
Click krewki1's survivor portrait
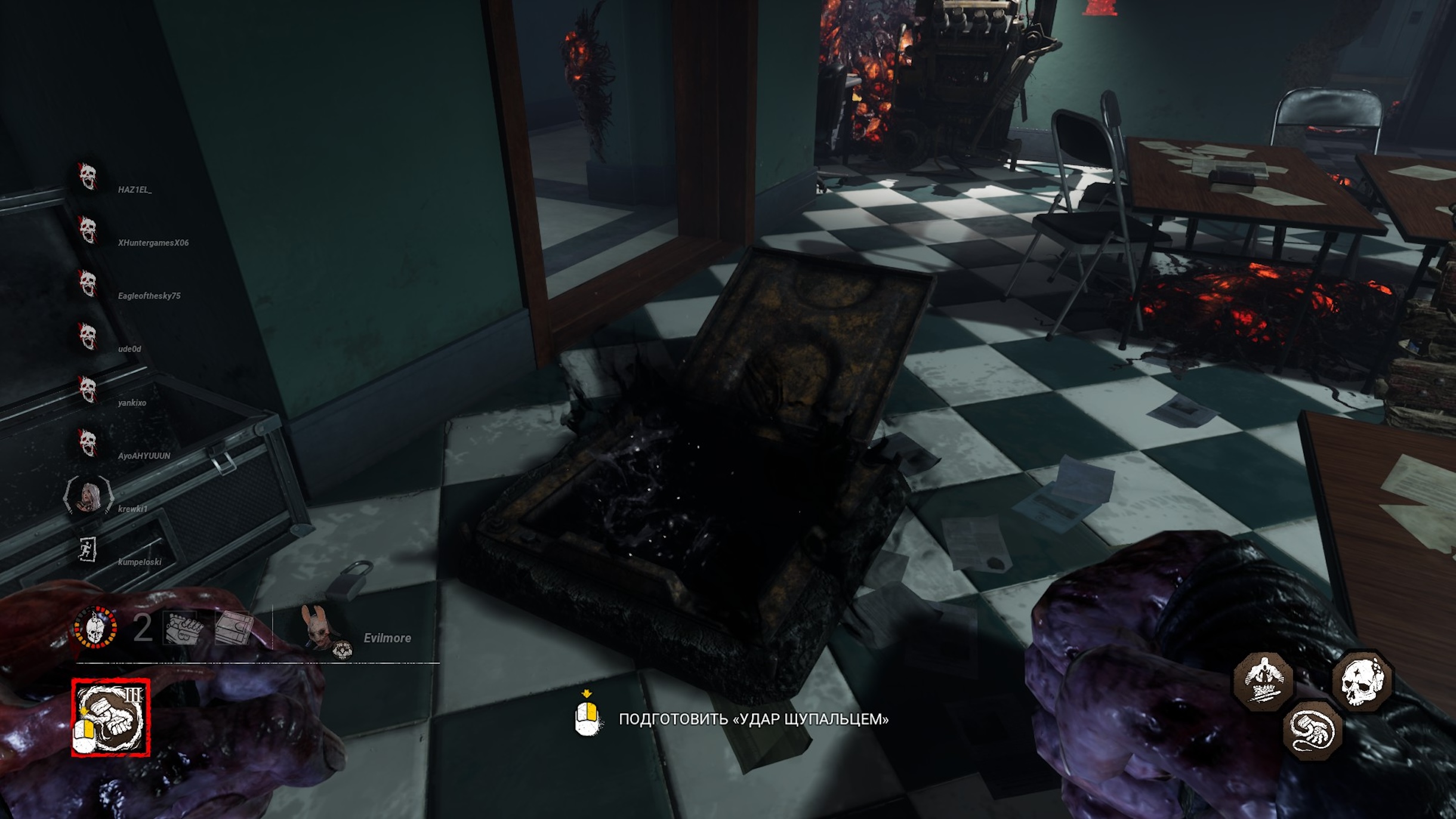click(x=89, y=496)
